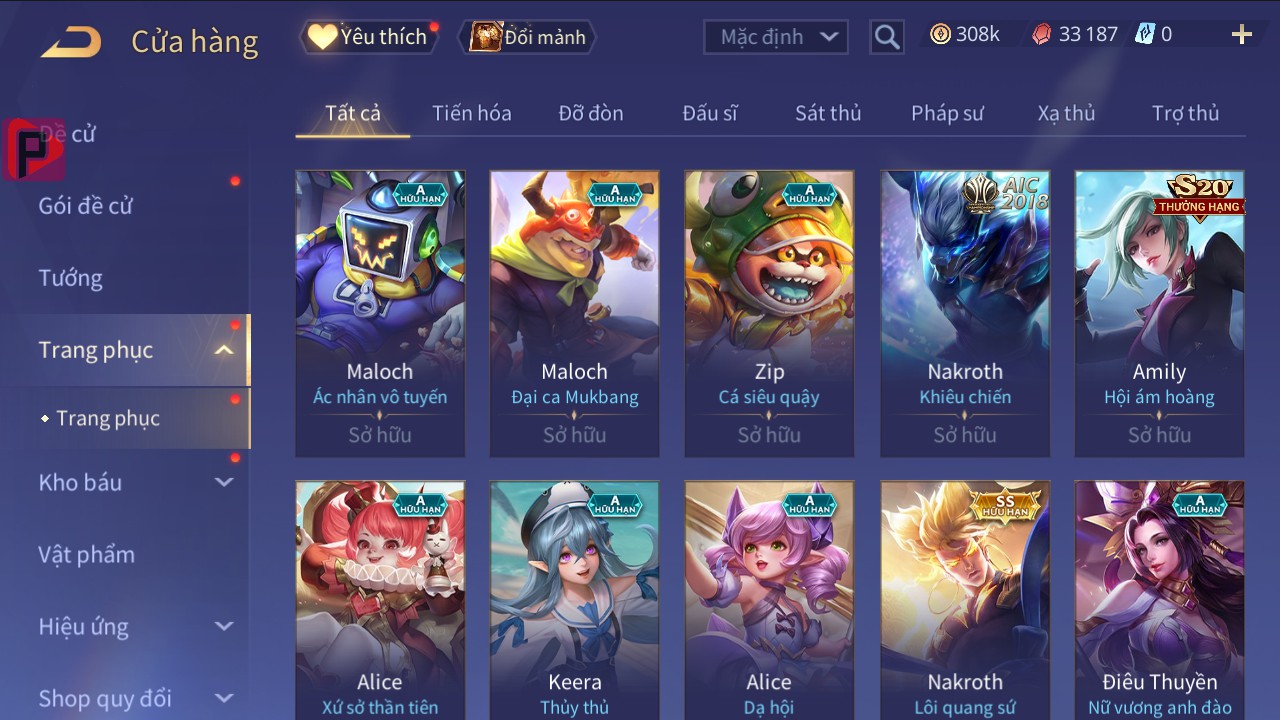Open the Yêu thích favorites list

pyautogui.click(x=369, y=37)
